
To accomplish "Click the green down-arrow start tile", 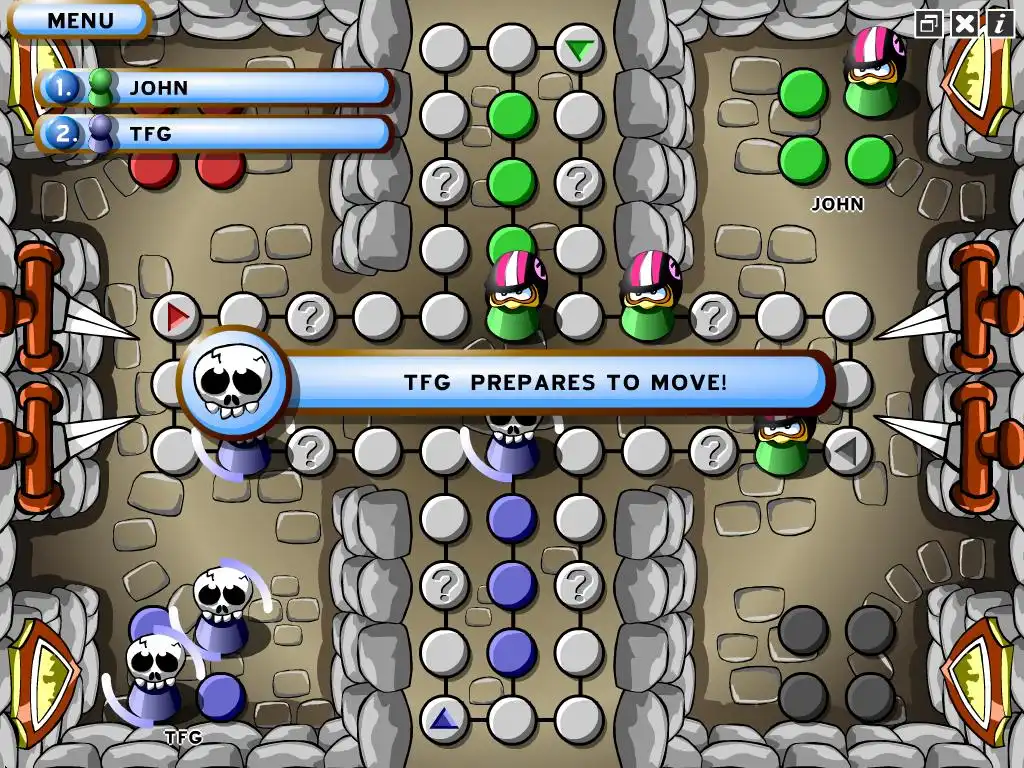I will 578,48.
